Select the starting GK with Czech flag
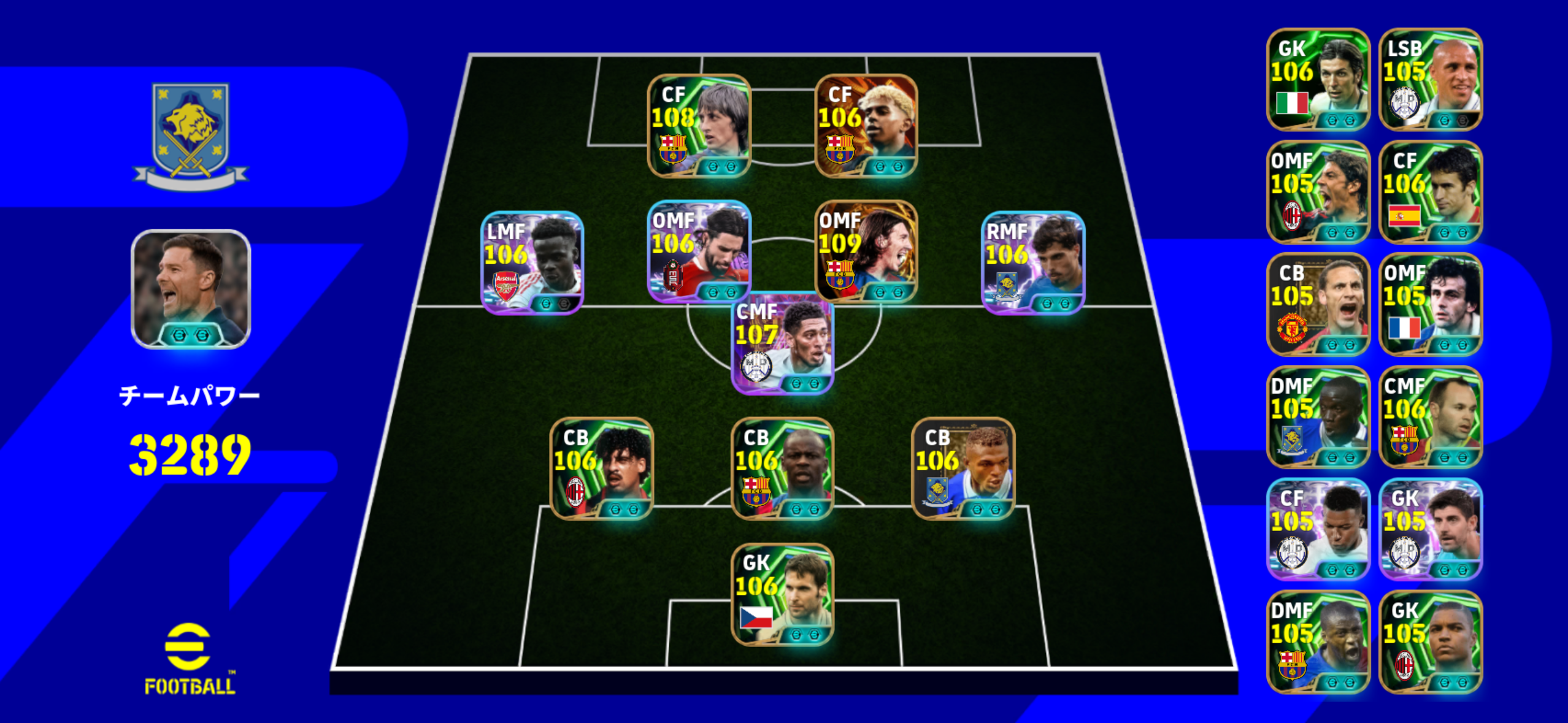The image size is (1568, 723). pos(782,594)
